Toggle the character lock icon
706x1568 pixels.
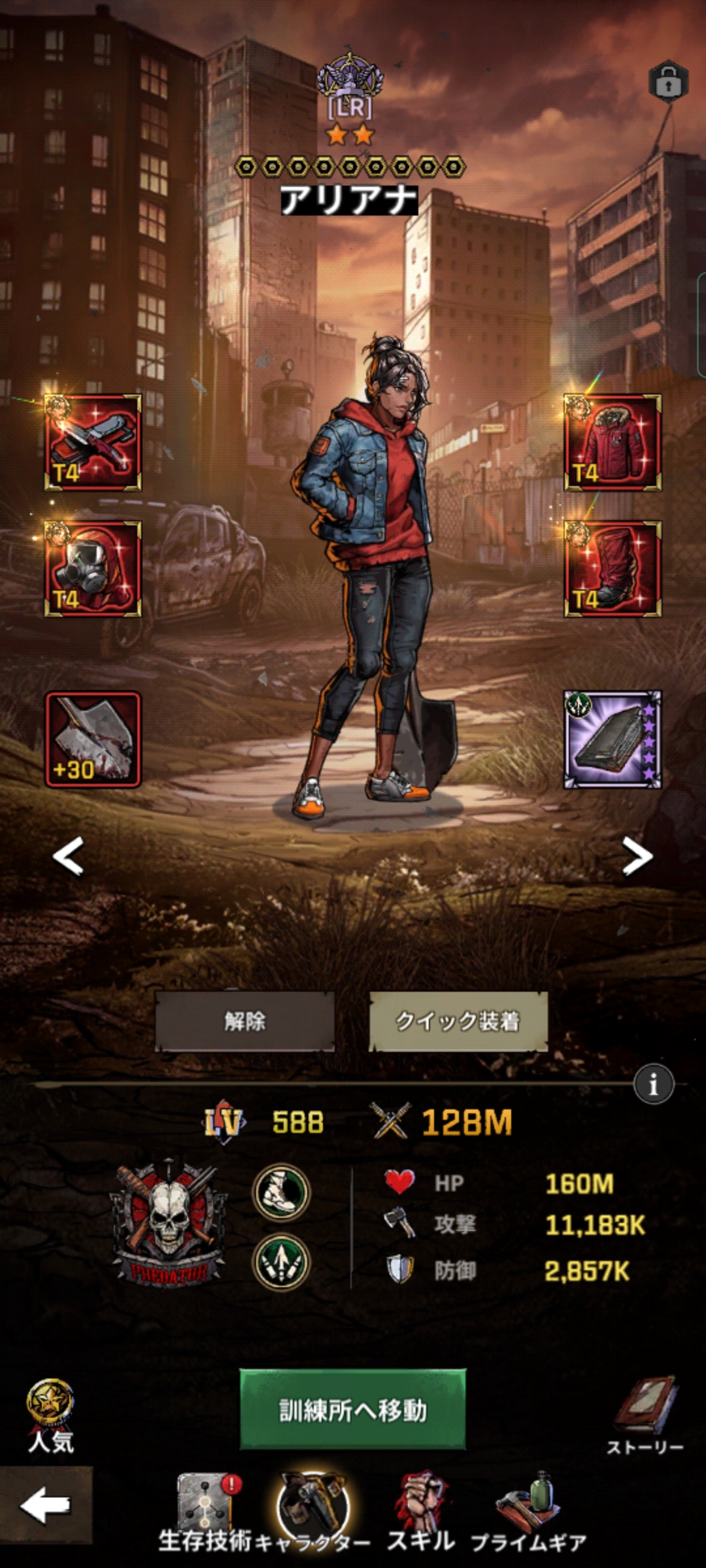tap(667, 82)
